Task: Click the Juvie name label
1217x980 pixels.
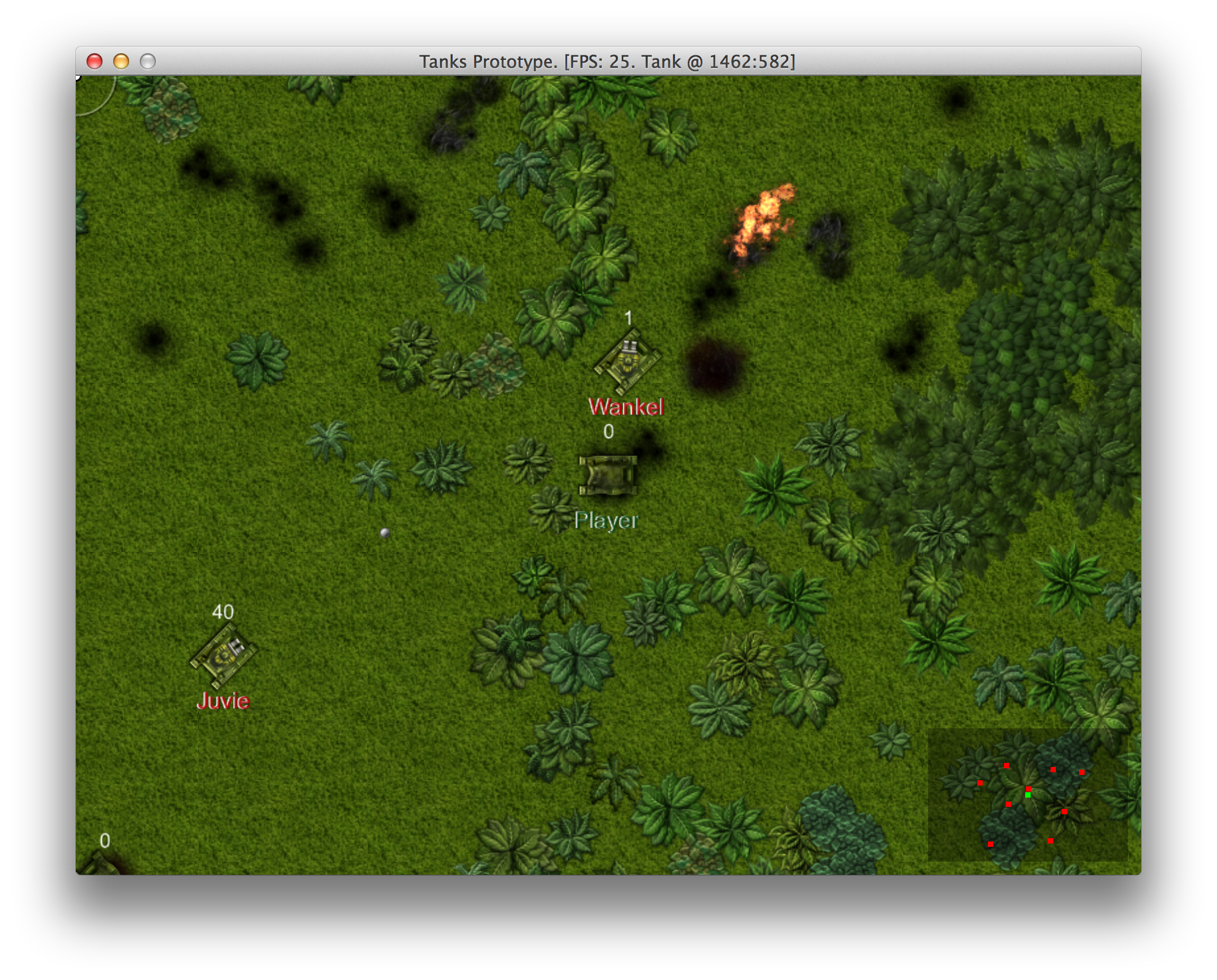Action: [x=223, y=702]
